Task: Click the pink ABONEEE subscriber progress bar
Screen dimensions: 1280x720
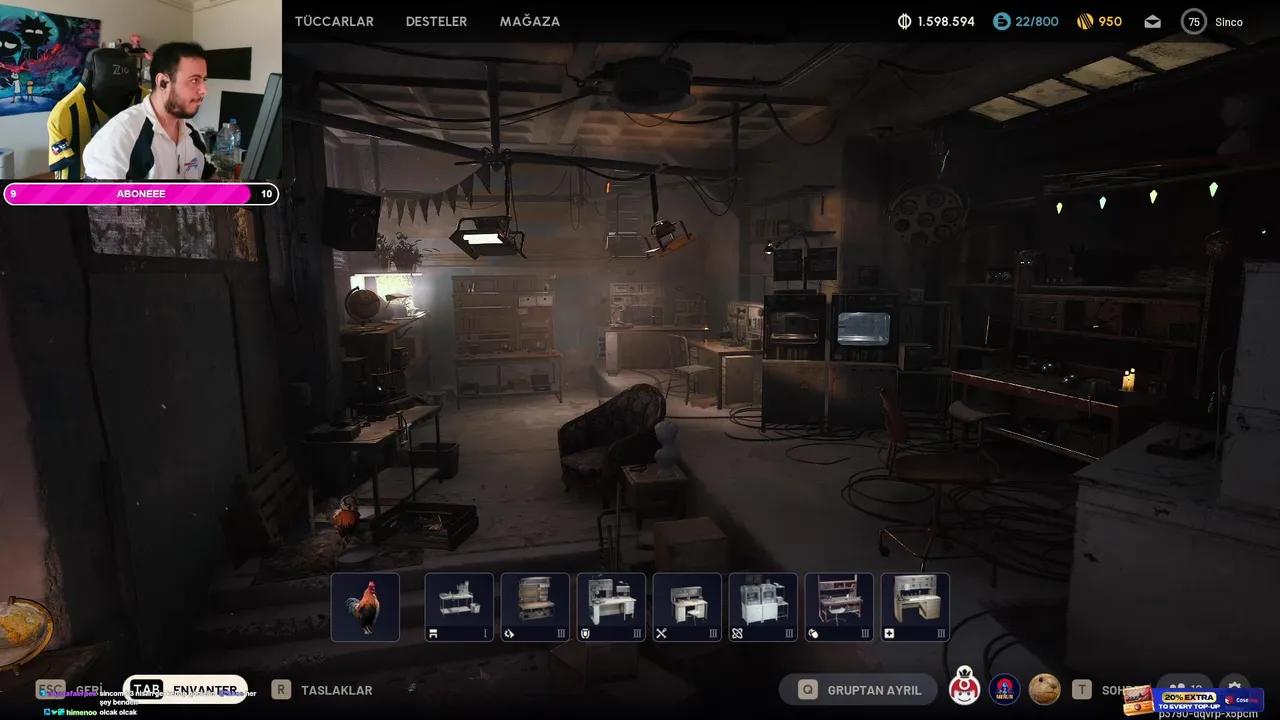Action: pos(138,193)
